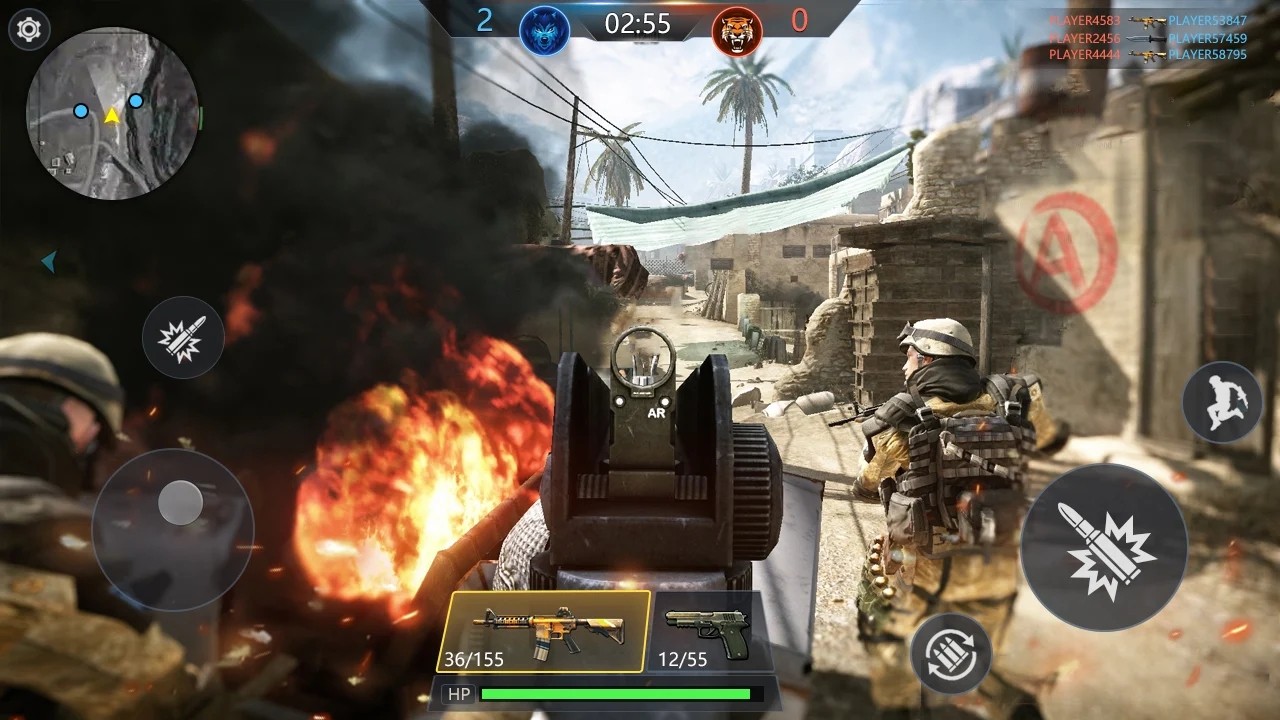This screenshot has width=1280, height=720.
Task: Tap the green HP bar at the bottom
Action: 615,692
